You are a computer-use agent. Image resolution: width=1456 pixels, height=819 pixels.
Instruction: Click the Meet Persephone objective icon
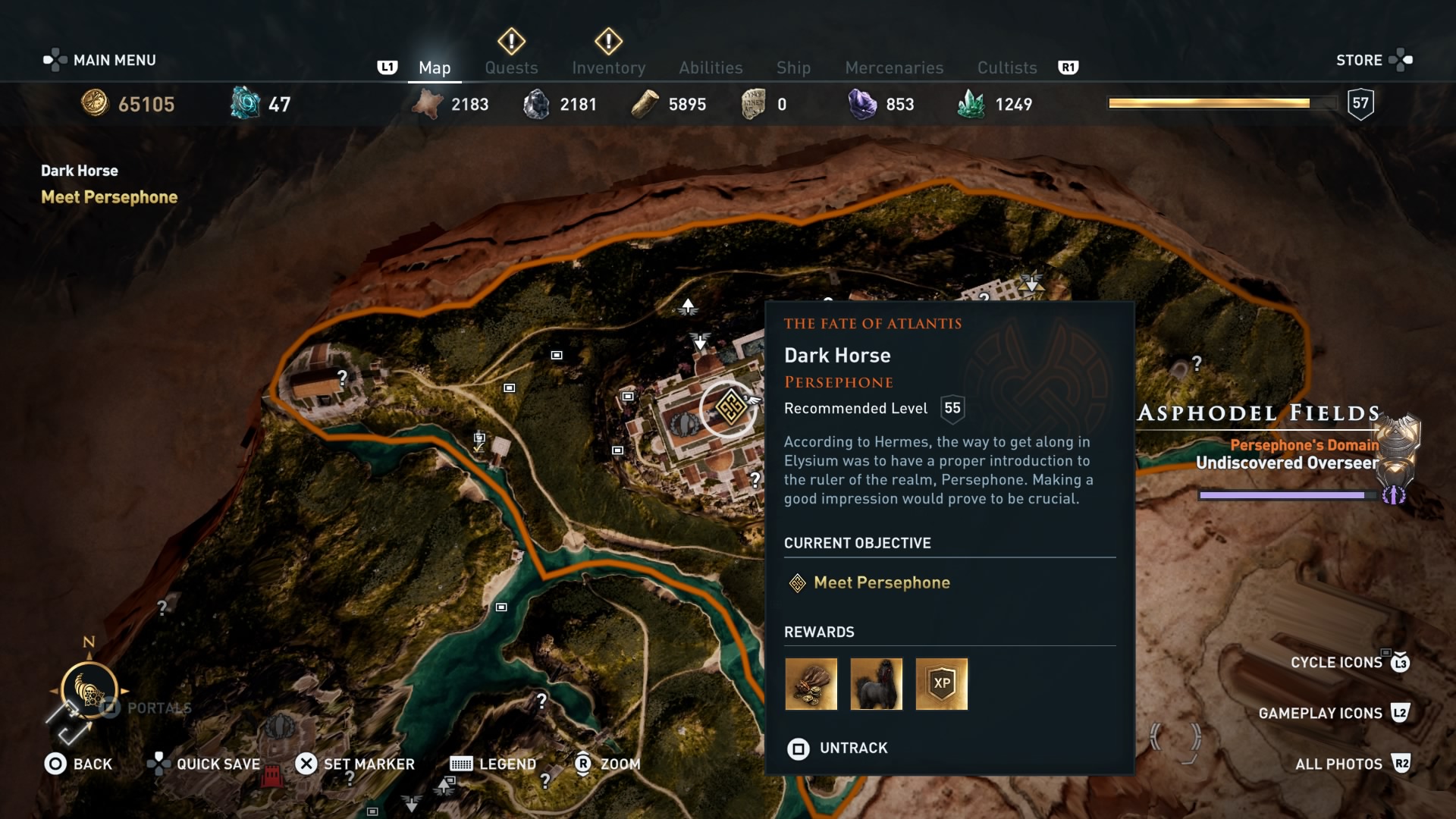point(797,583)
